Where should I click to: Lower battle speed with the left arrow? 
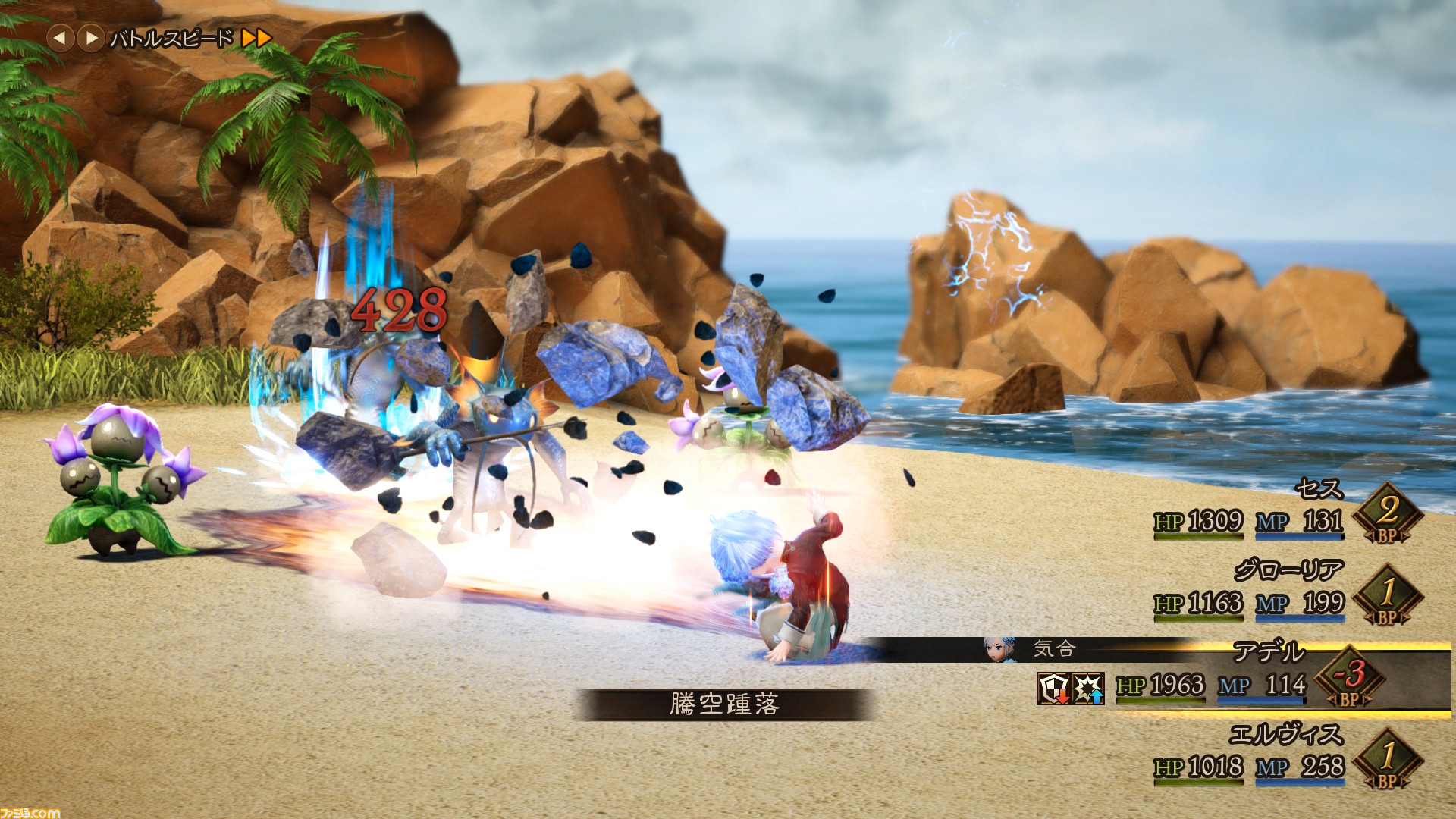pyautogui.click(x=60, y=37)
